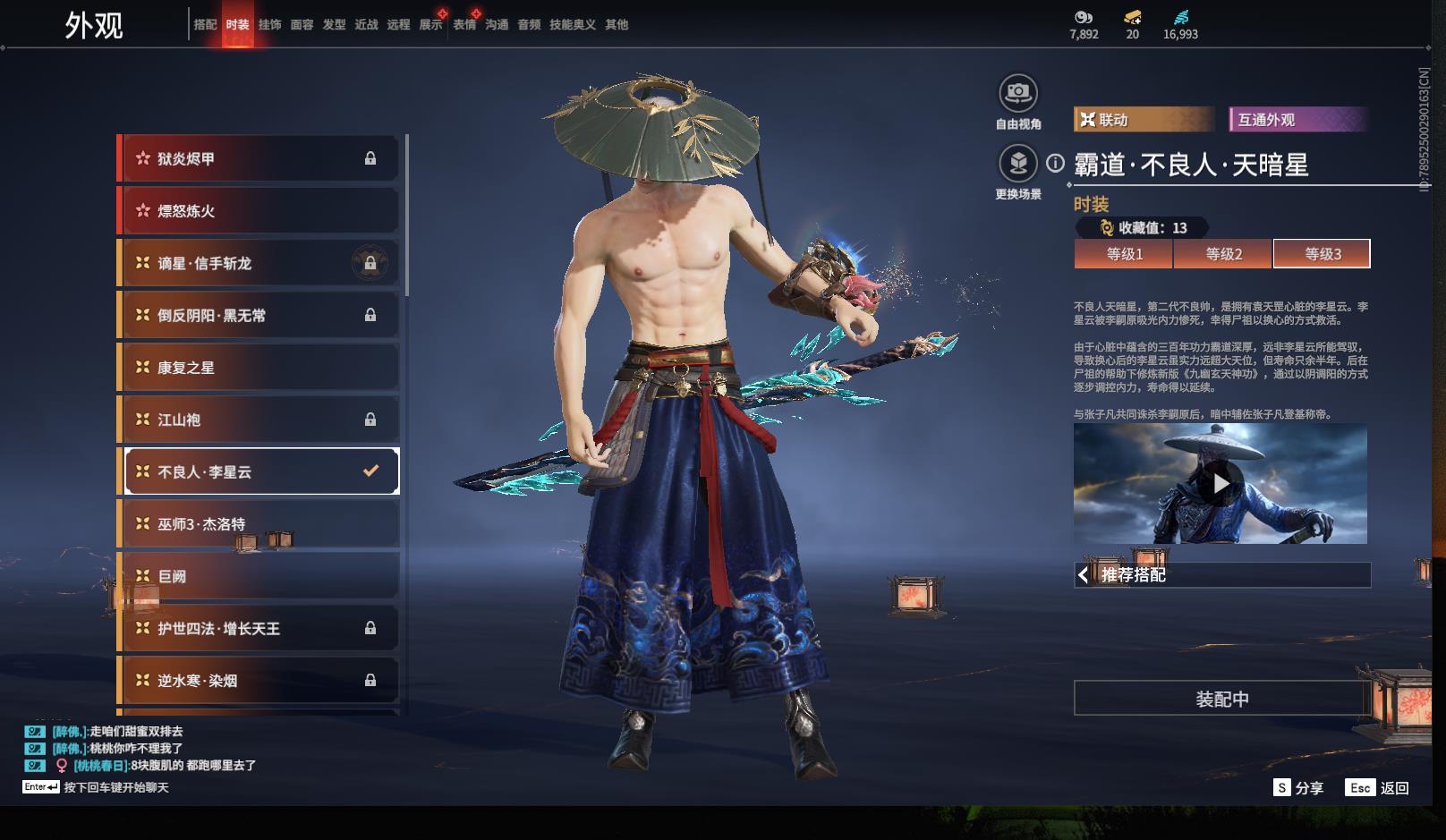Screen dimensions: 1446x840
Task: Switch outfit to 等级1
Action: pyautogui.click(x=1124, y=254)
